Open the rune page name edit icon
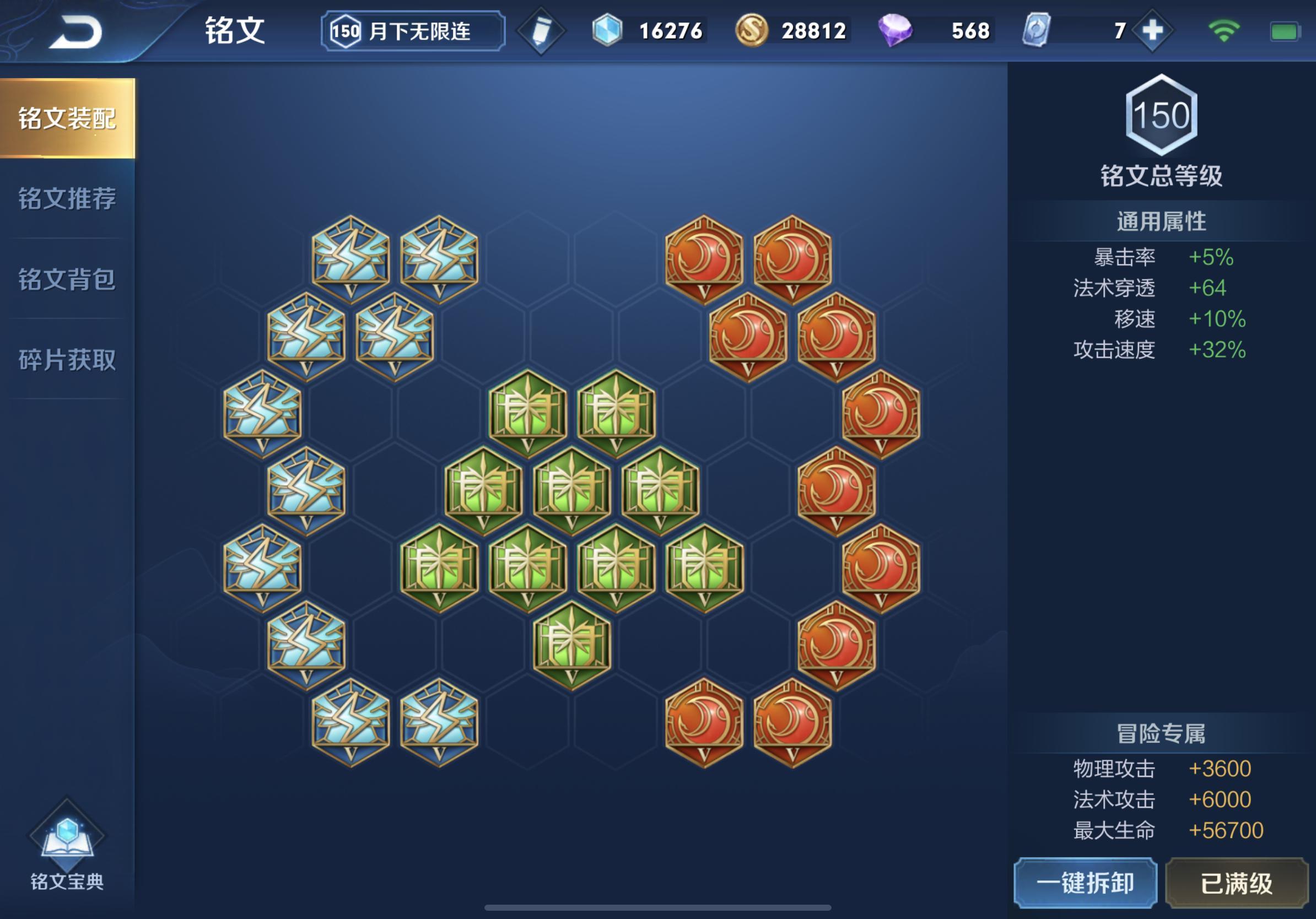Viewport: 1316px width, 919px height. click(x=541, y=31)
